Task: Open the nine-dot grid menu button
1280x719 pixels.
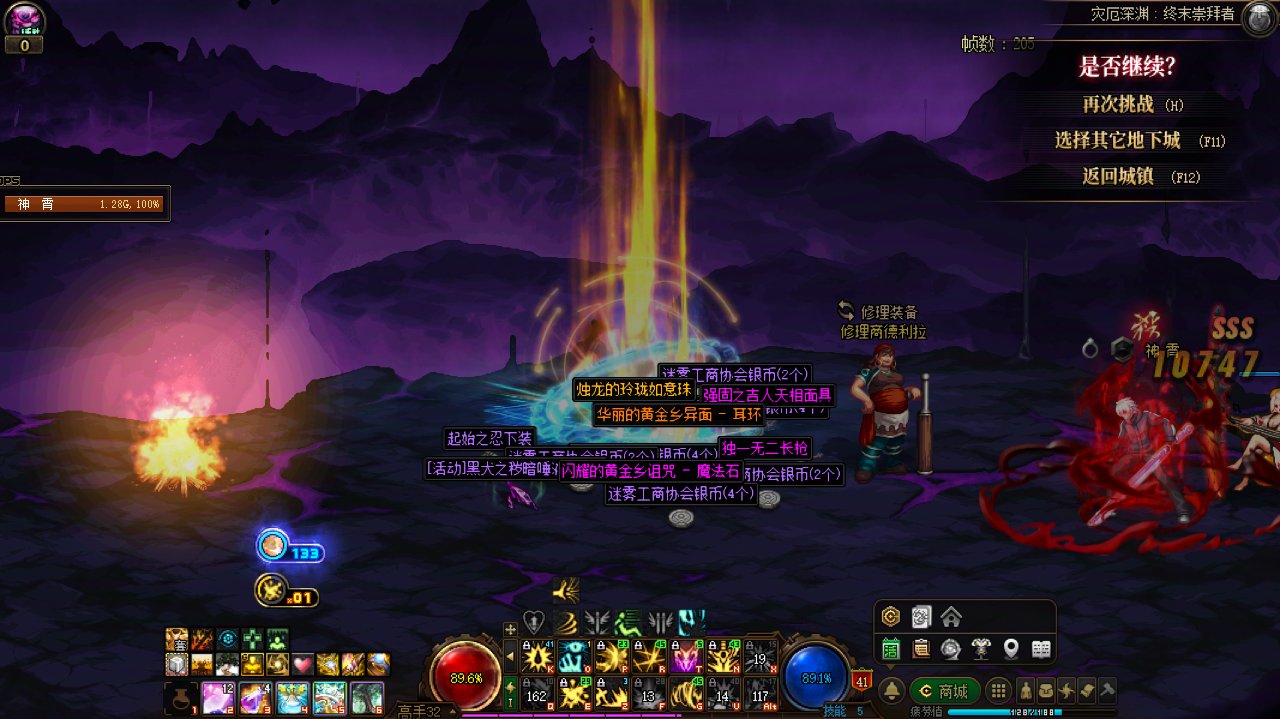Action: [x=997, y=691]
